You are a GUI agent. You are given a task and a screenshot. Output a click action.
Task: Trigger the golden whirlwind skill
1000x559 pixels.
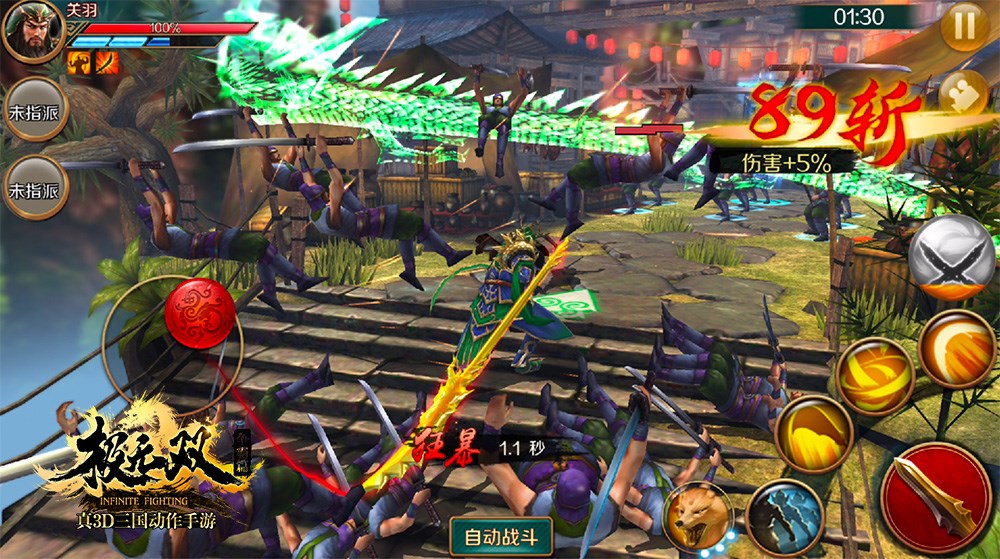tap(874, 376)
